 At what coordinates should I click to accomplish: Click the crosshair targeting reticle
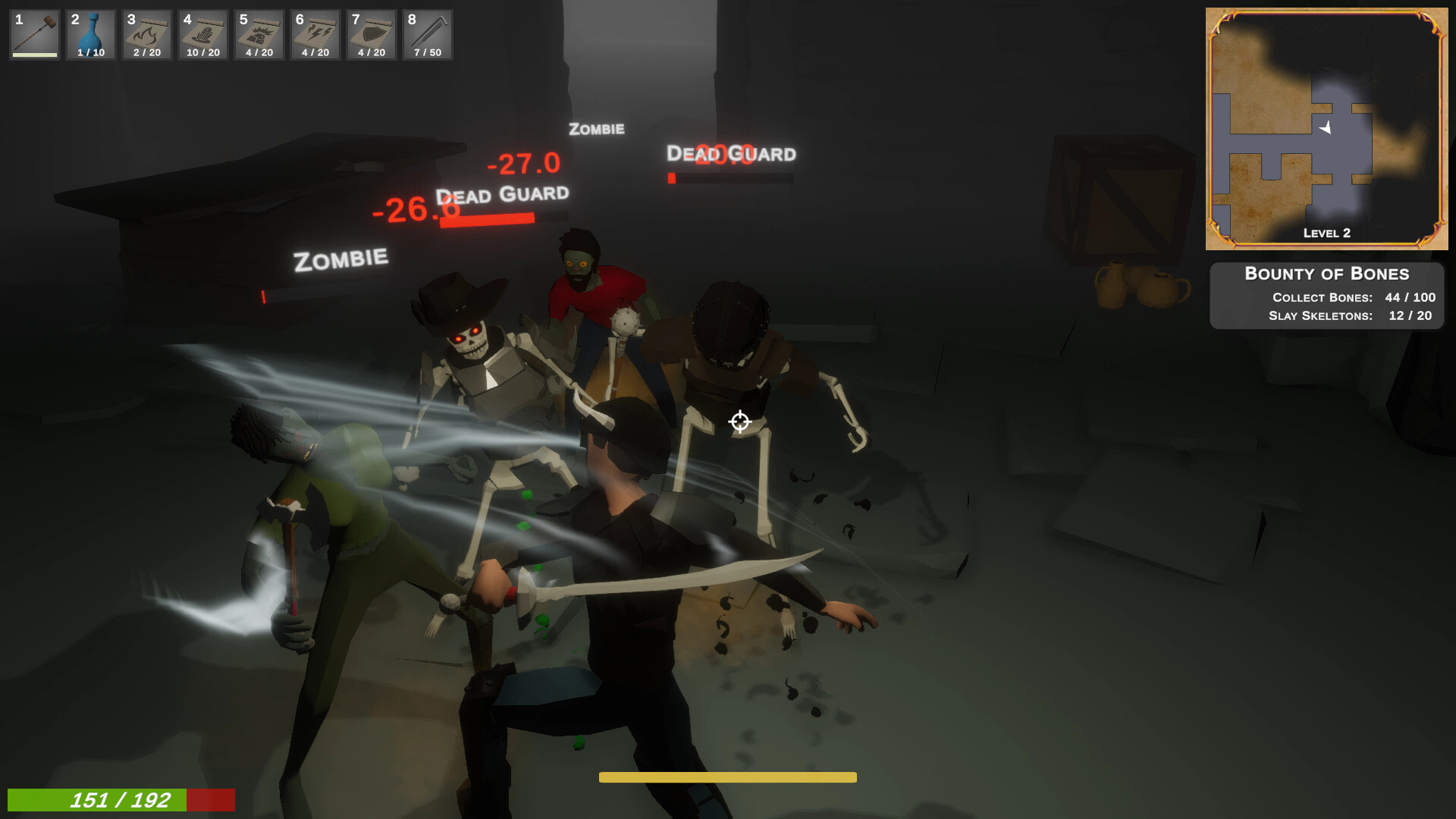(739, 423)
